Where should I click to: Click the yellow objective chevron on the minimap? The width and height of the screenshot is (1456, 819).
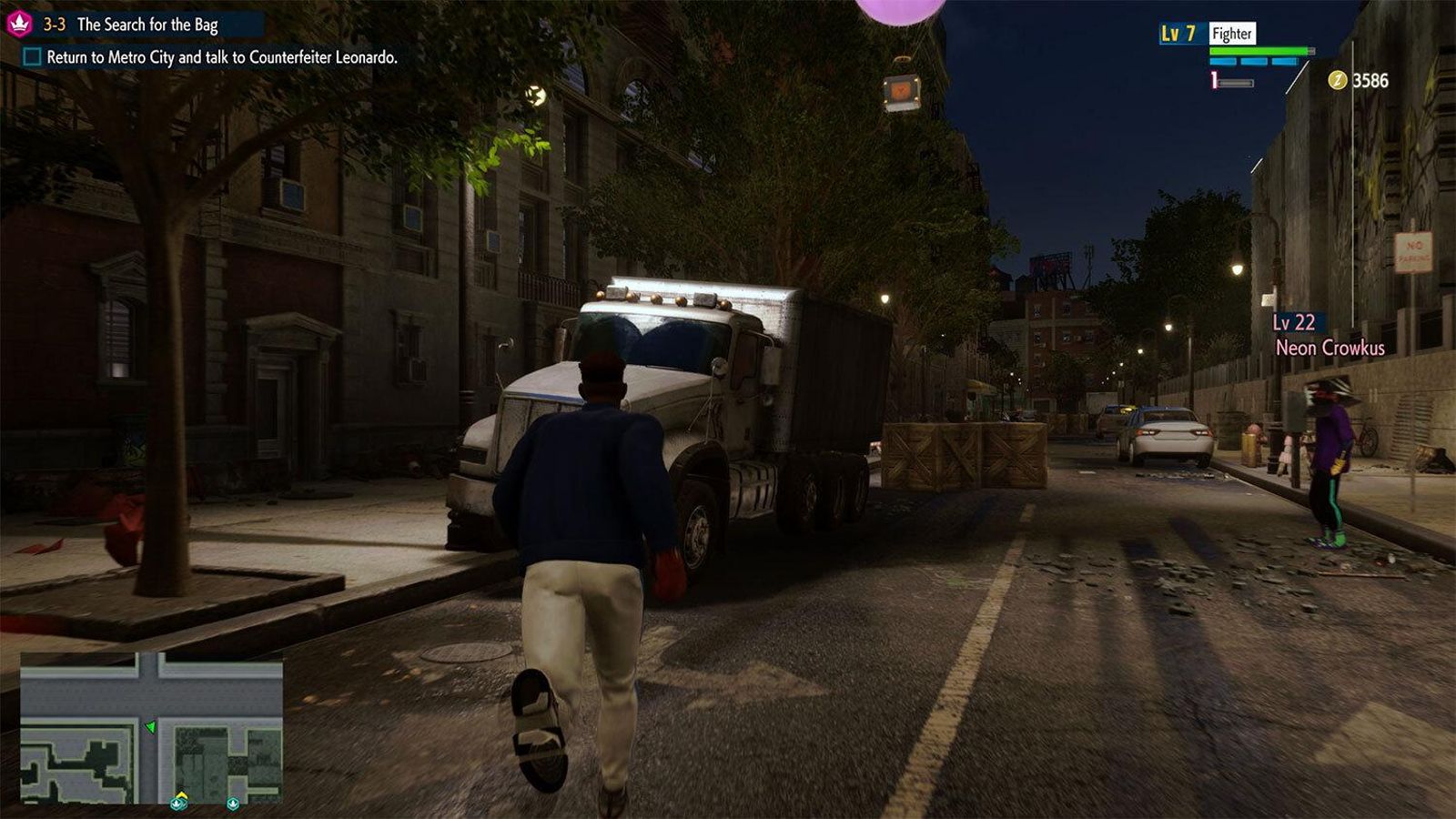click(x=181, y=794)
